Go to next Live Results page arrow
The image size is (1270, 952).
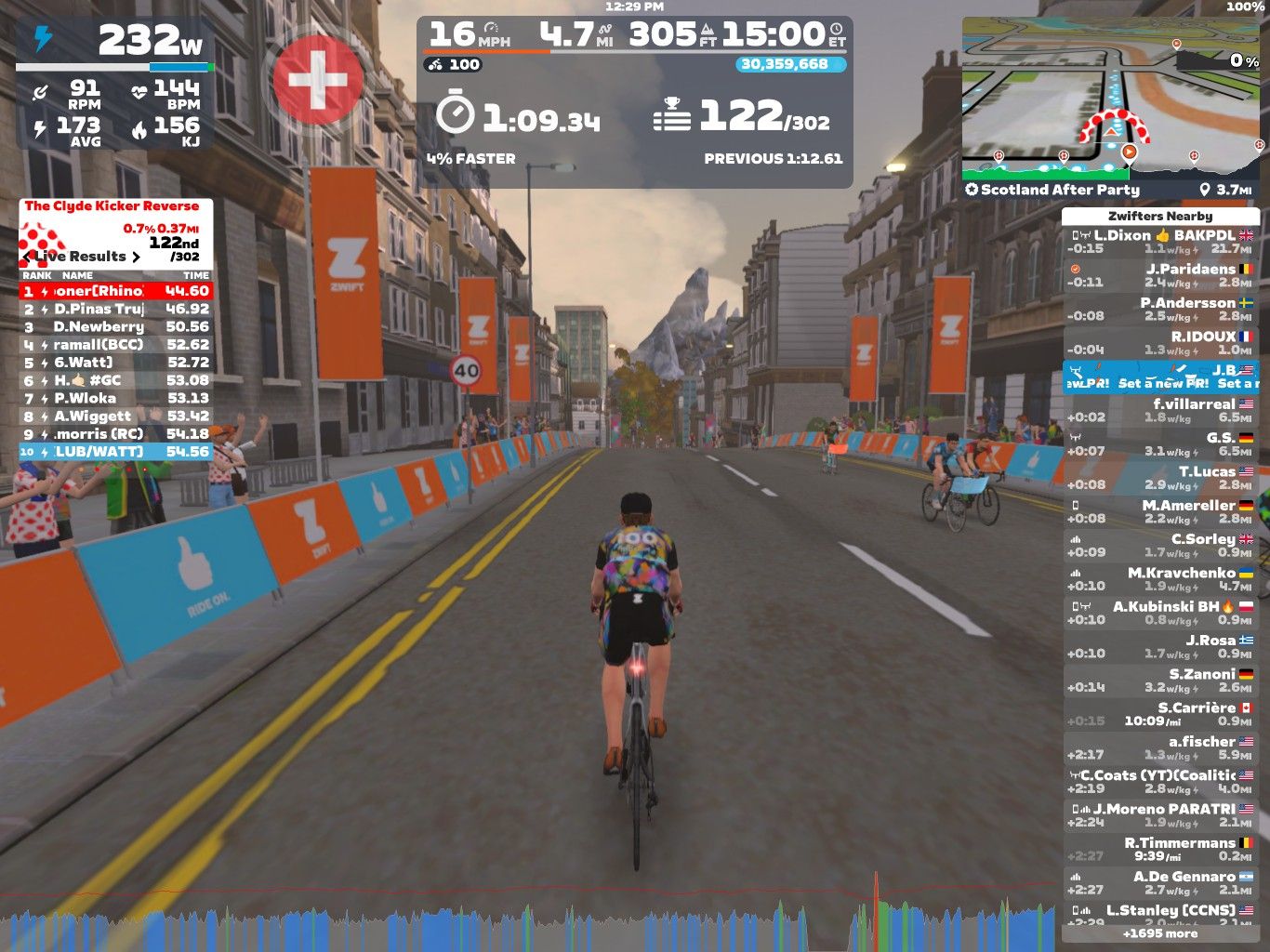click(x=136, y=257)
